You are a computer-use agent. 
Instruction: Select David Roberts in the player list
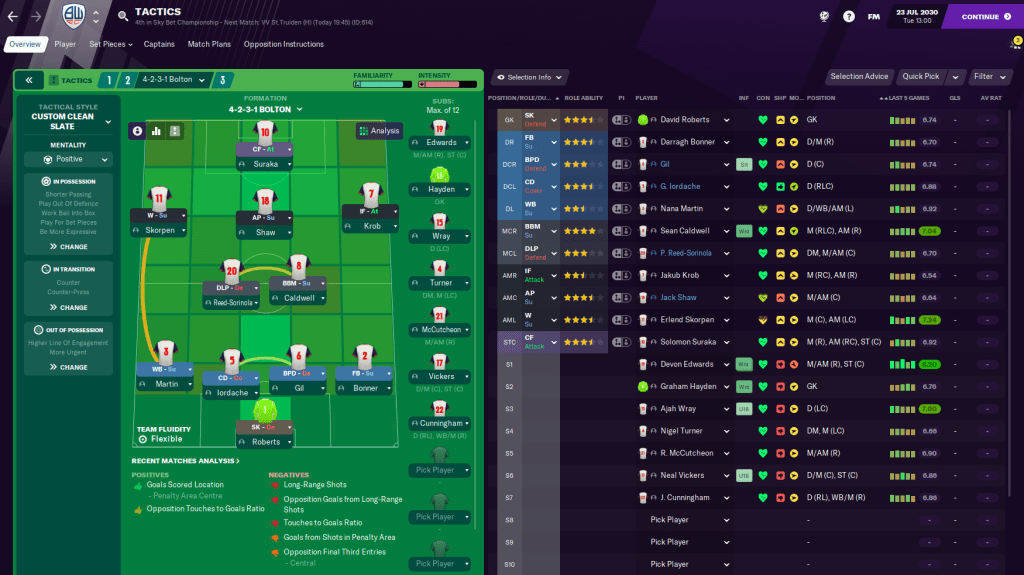pyautogui.click(x=685, y=120)
